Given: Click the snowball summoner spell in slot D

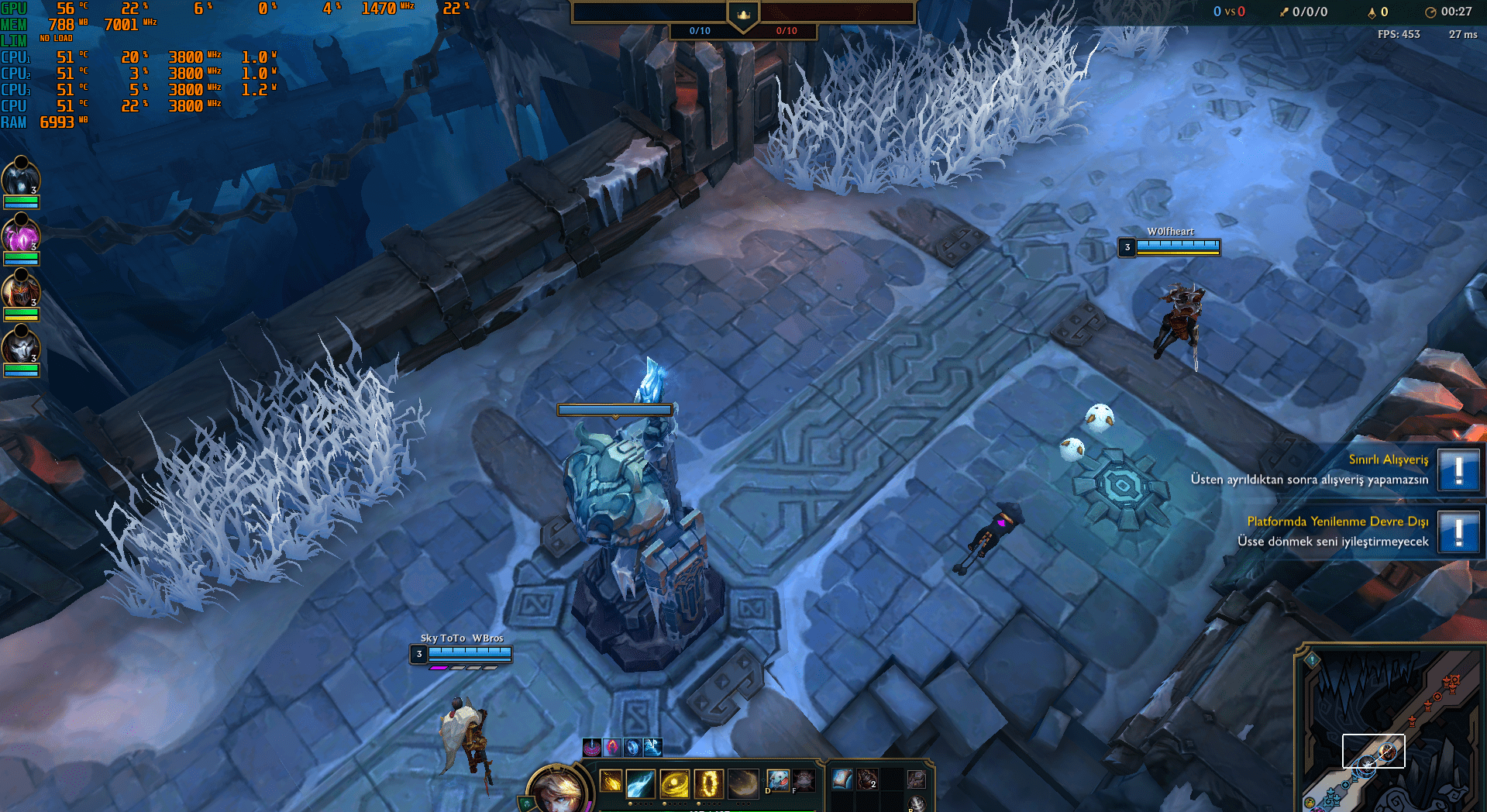Looking at the screenshot, I should click(x=778, y=781).
